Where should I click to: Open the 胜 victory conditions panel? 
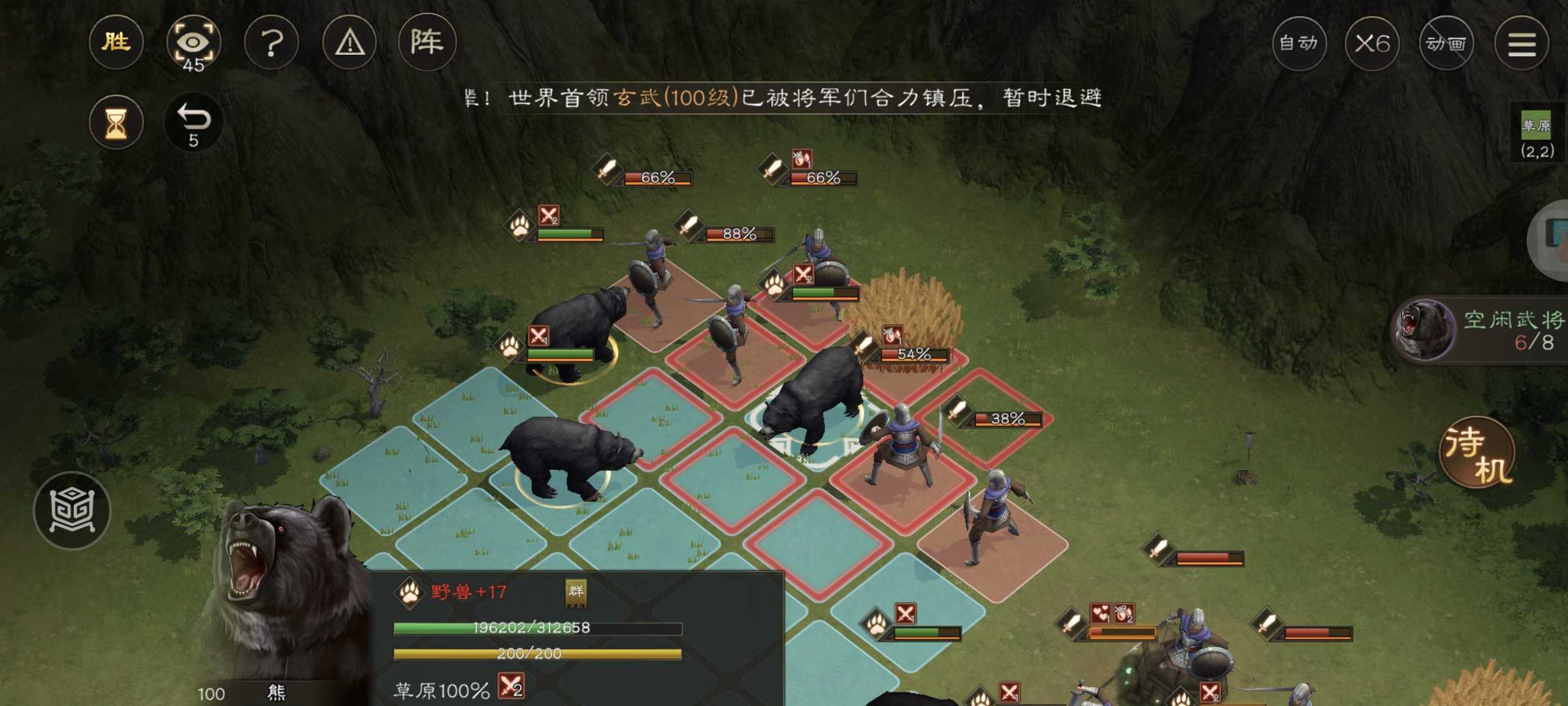coord(116,42)
